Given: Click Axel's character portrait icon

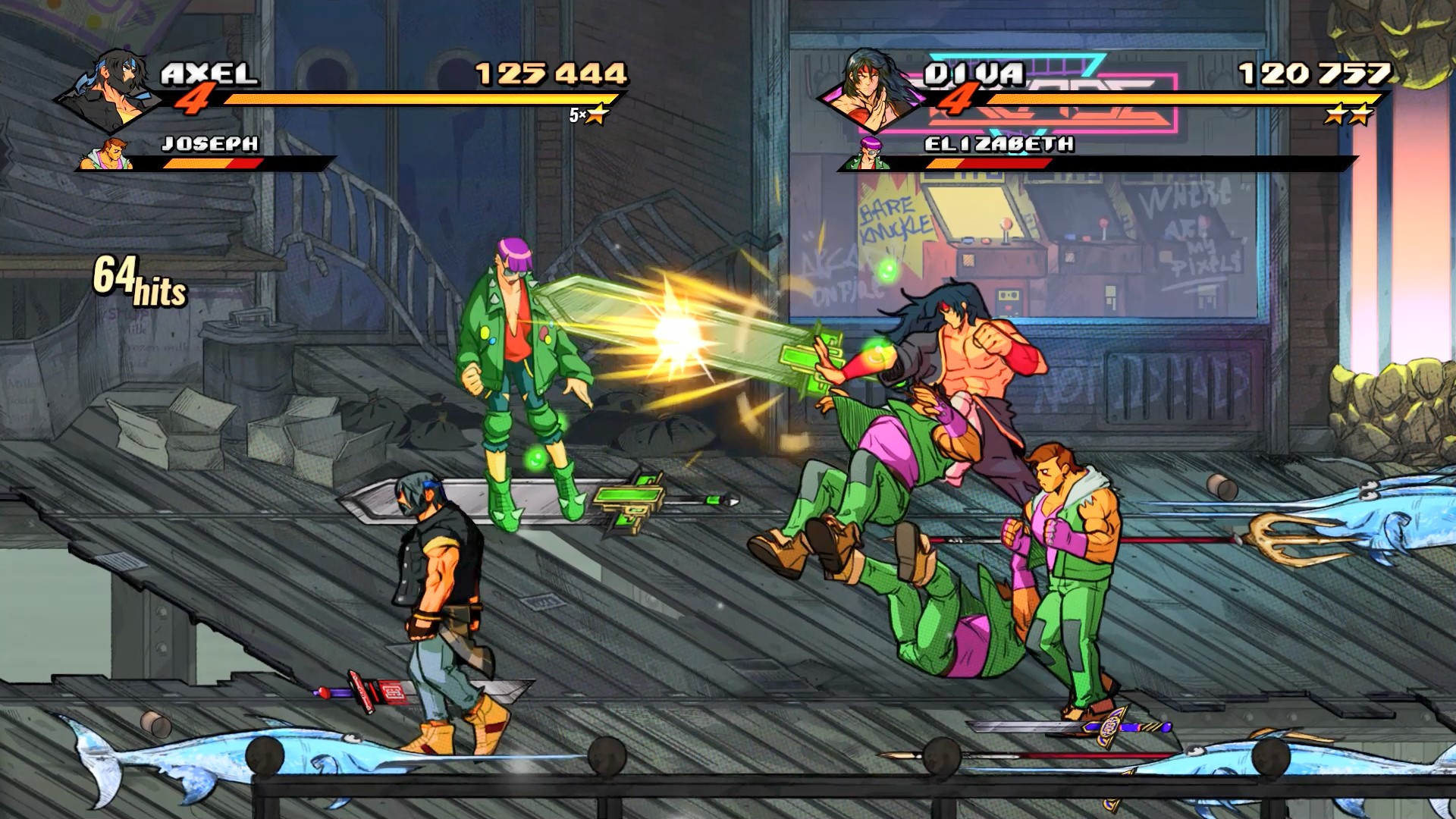Looking at the screenshot, I should [x=114, y=87].
